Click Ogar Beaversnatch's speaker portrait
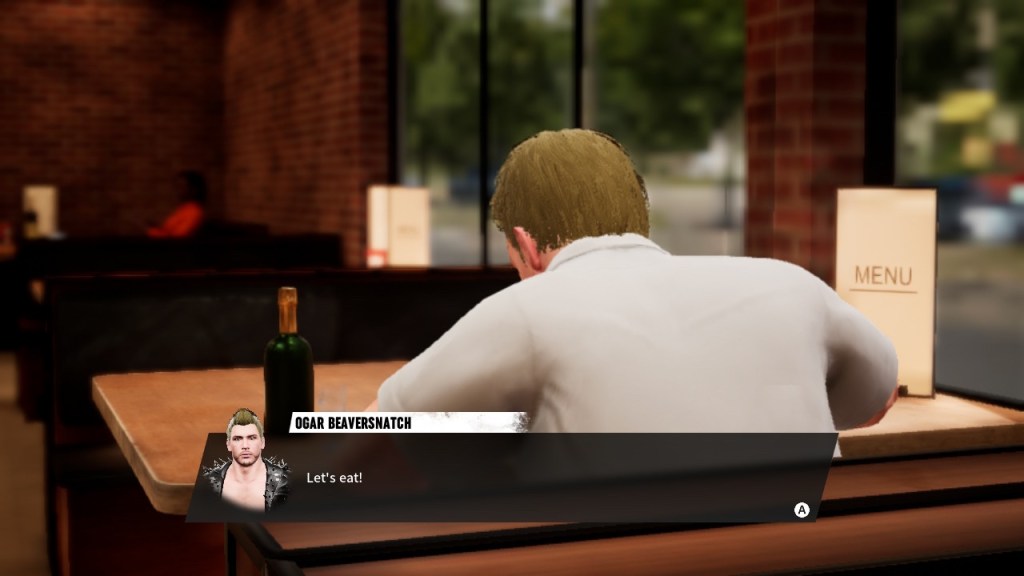 (x=245, y=463)
